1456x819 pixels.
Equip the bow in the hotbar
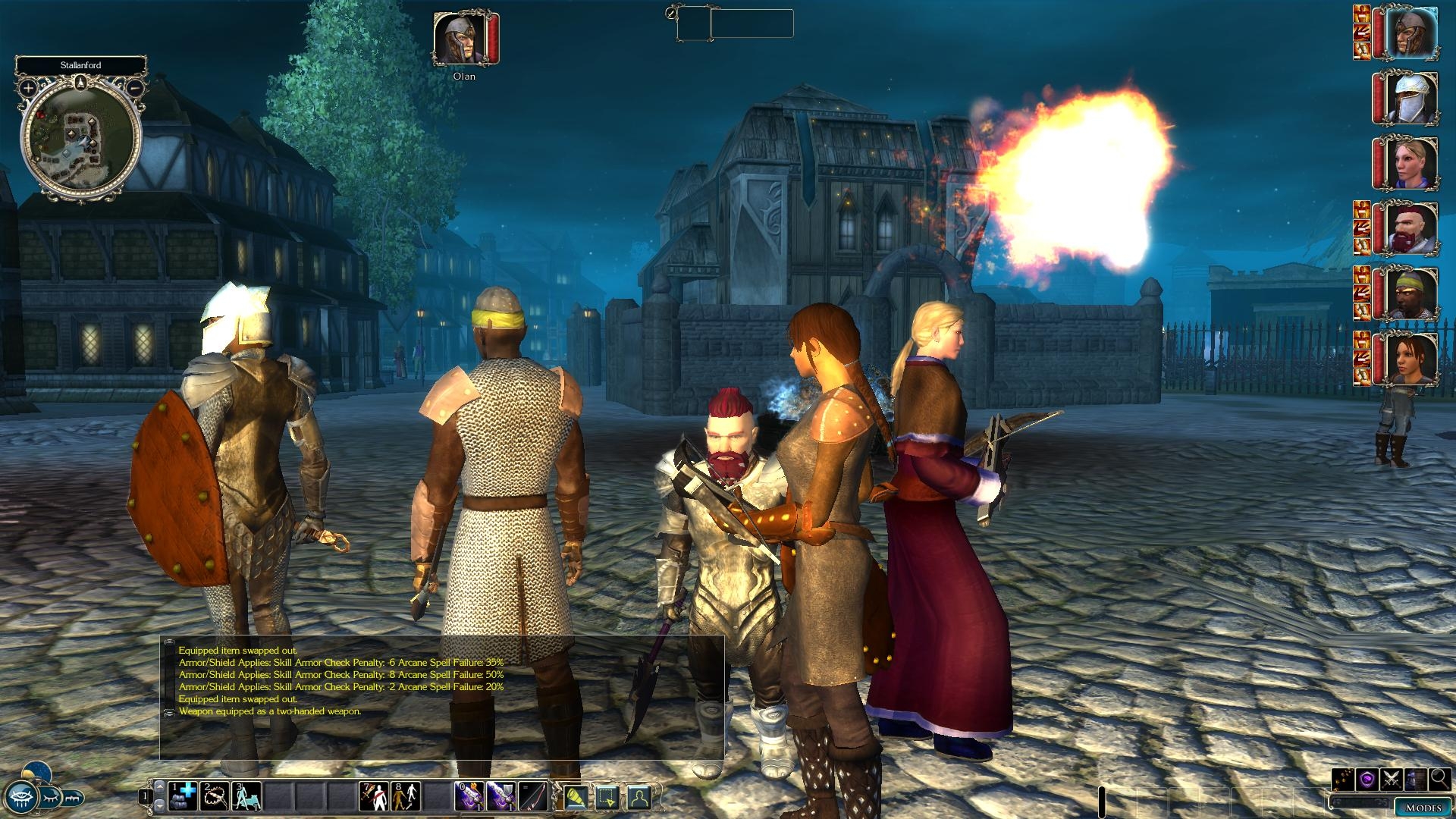pos(533,796)
